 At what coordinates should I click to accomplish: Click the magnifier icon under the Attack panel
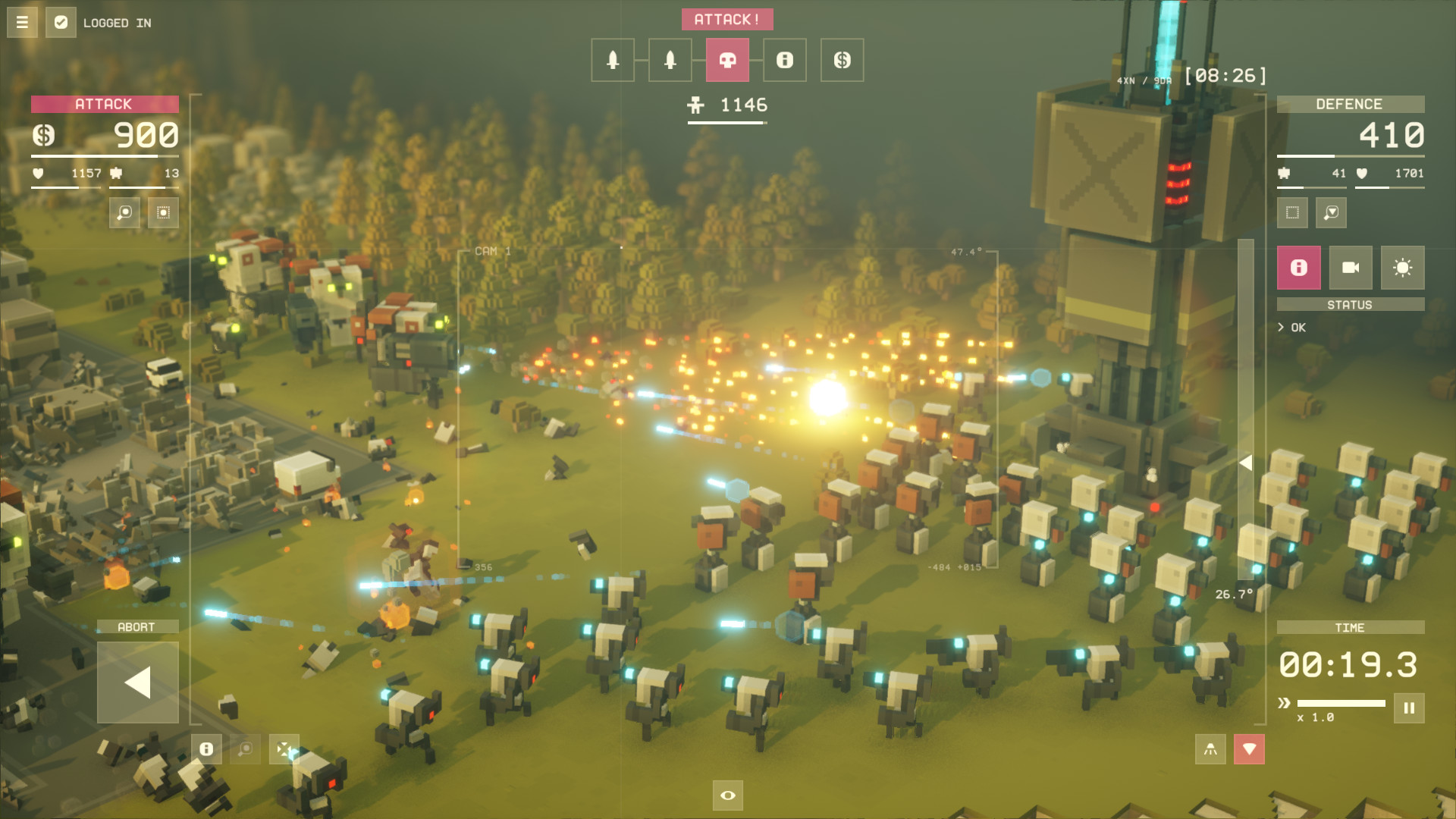124,213
